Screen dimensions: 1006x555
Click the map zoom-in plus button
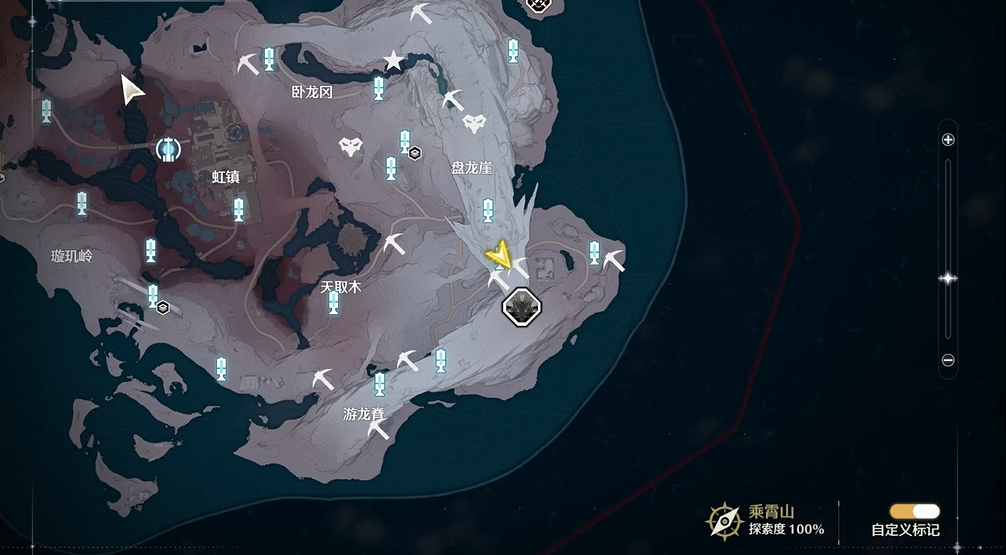click(x=948, y=140)
